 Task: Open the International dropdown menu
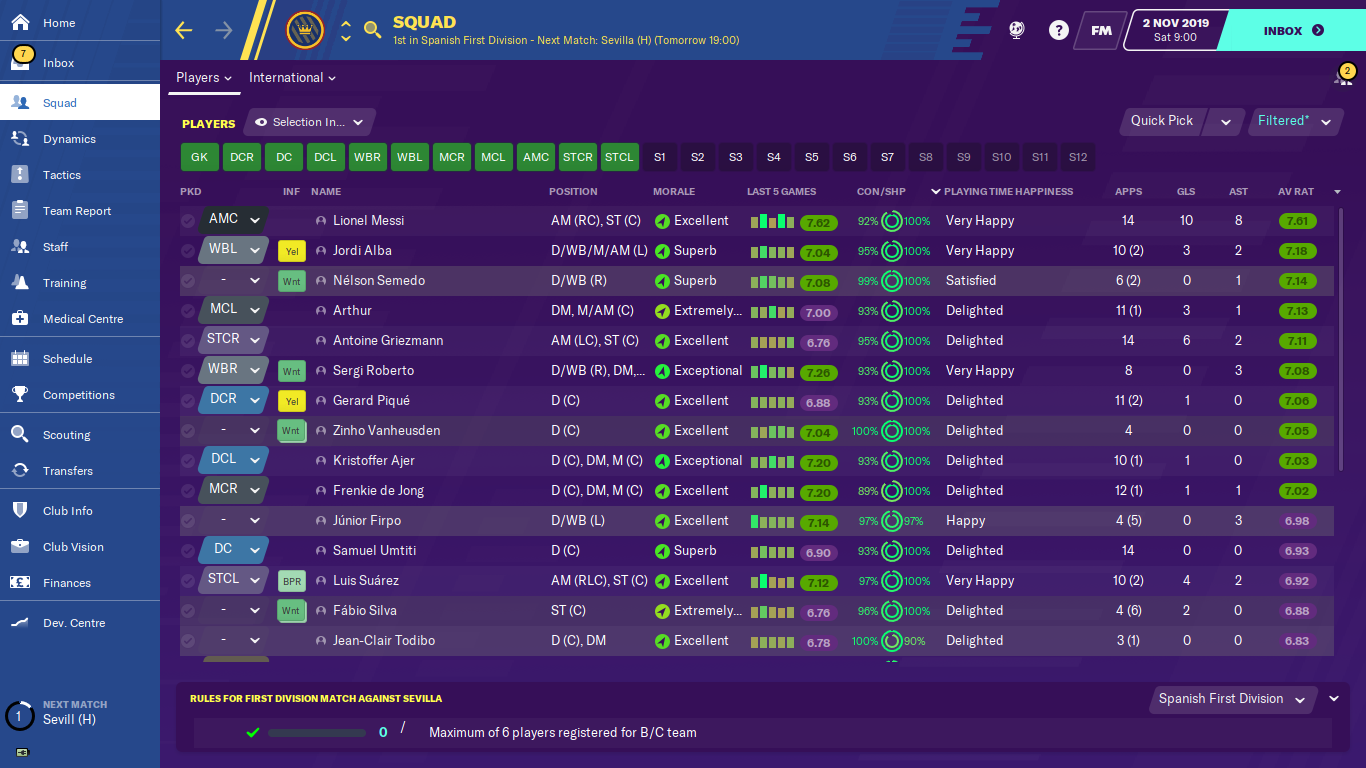point(292,78)
